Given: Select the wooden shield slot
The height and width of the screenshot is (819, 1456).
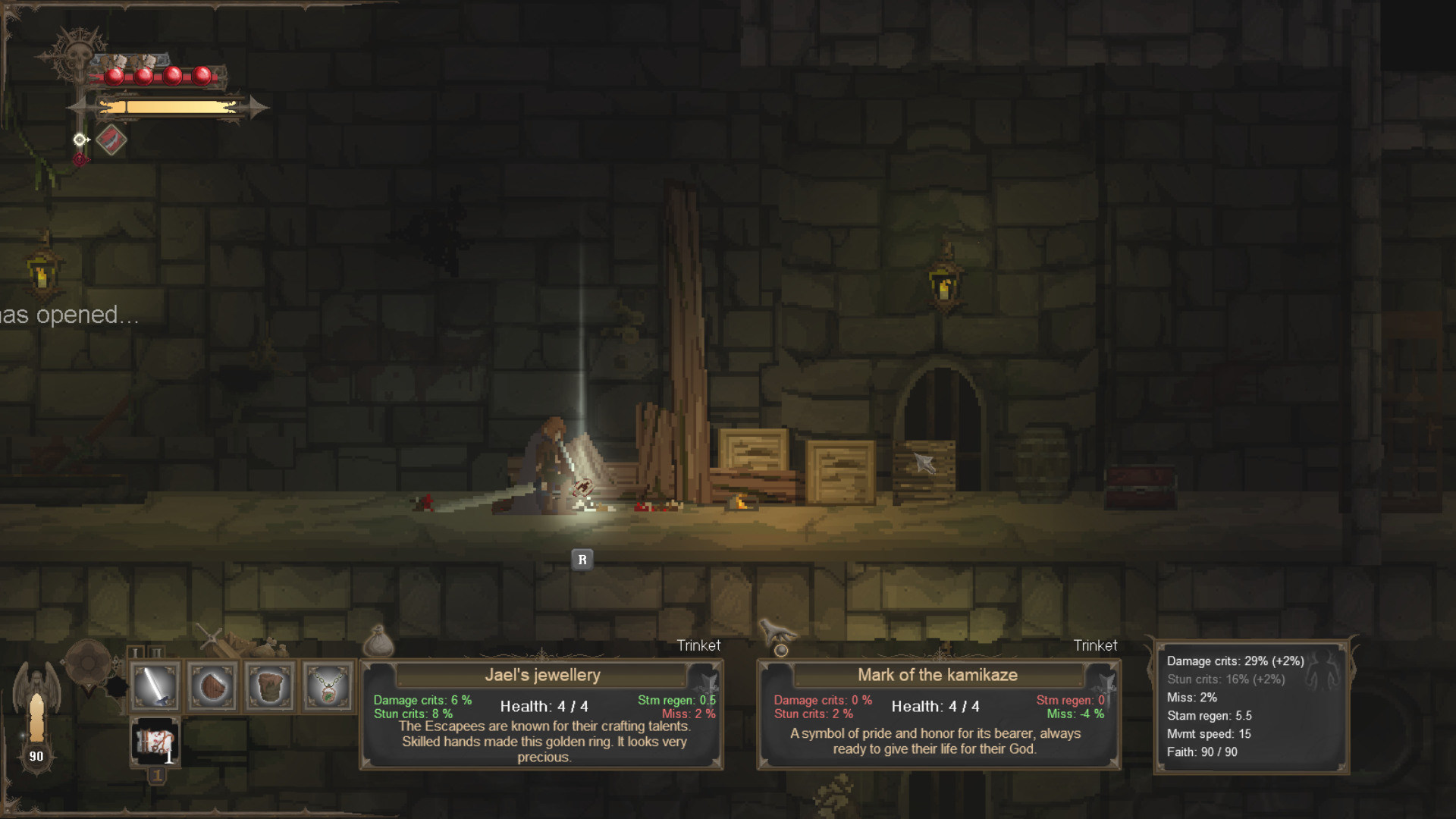Looking at the screenshot, I should 213,686.
